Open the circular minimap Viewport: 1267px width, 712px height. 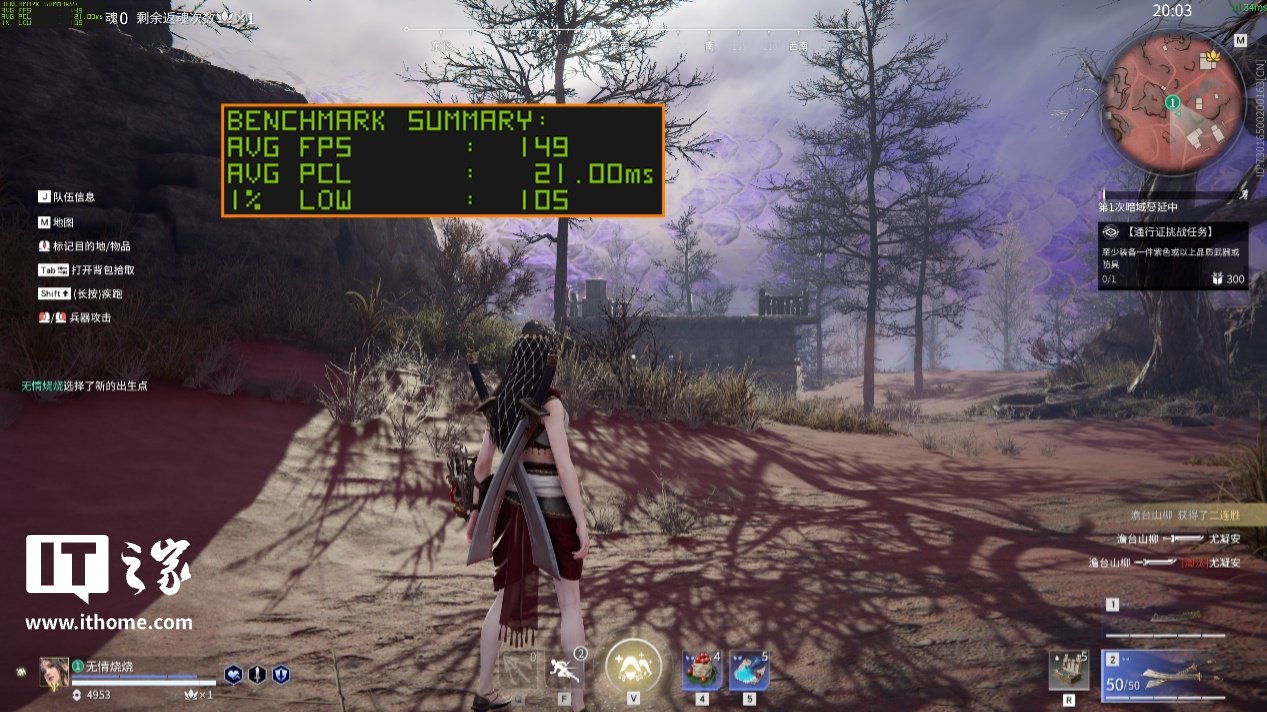coord(1172,102)
